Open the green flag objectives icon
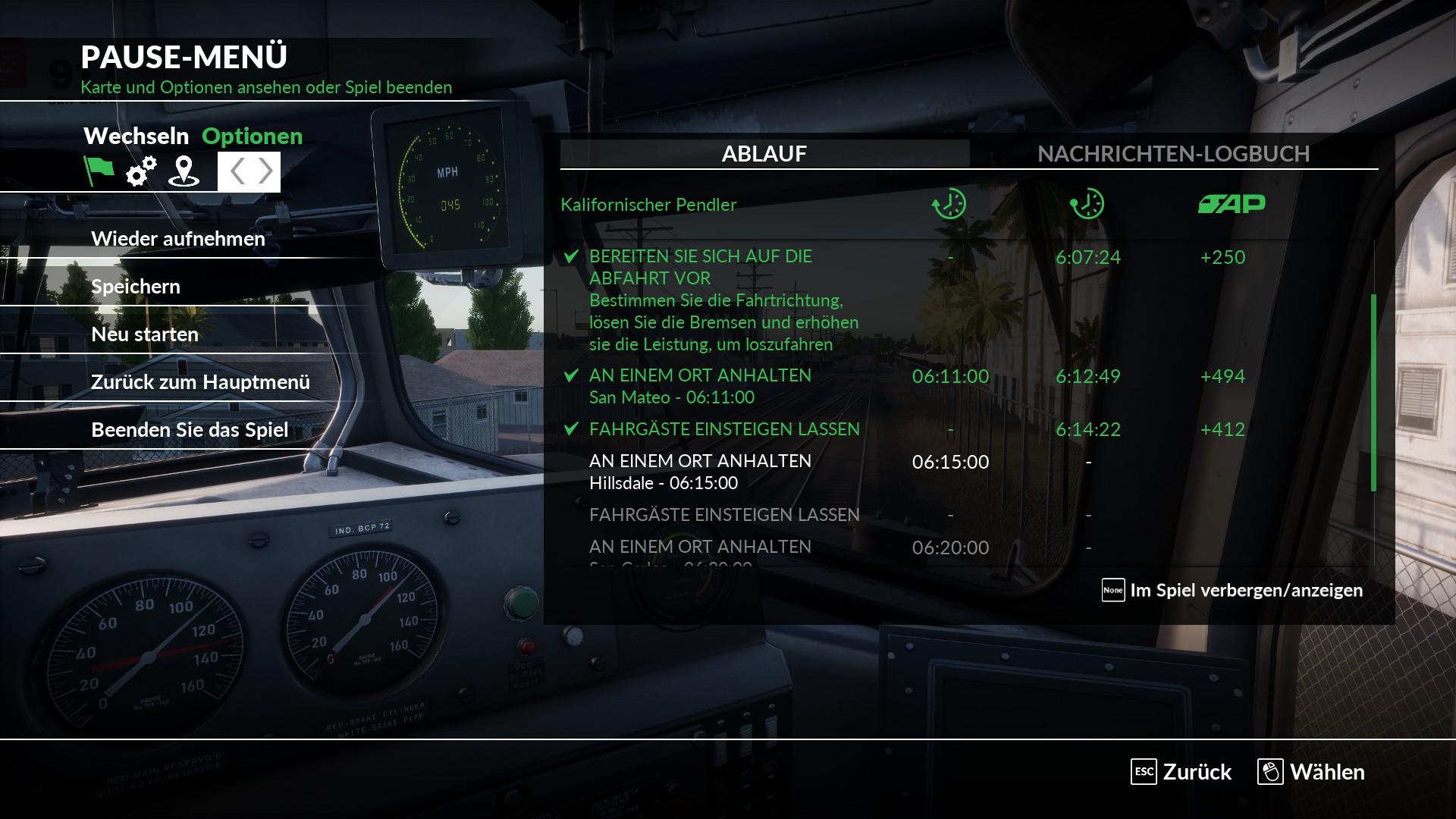The height and width of the screenshot is (819, 1456). (x=99, y=171)
